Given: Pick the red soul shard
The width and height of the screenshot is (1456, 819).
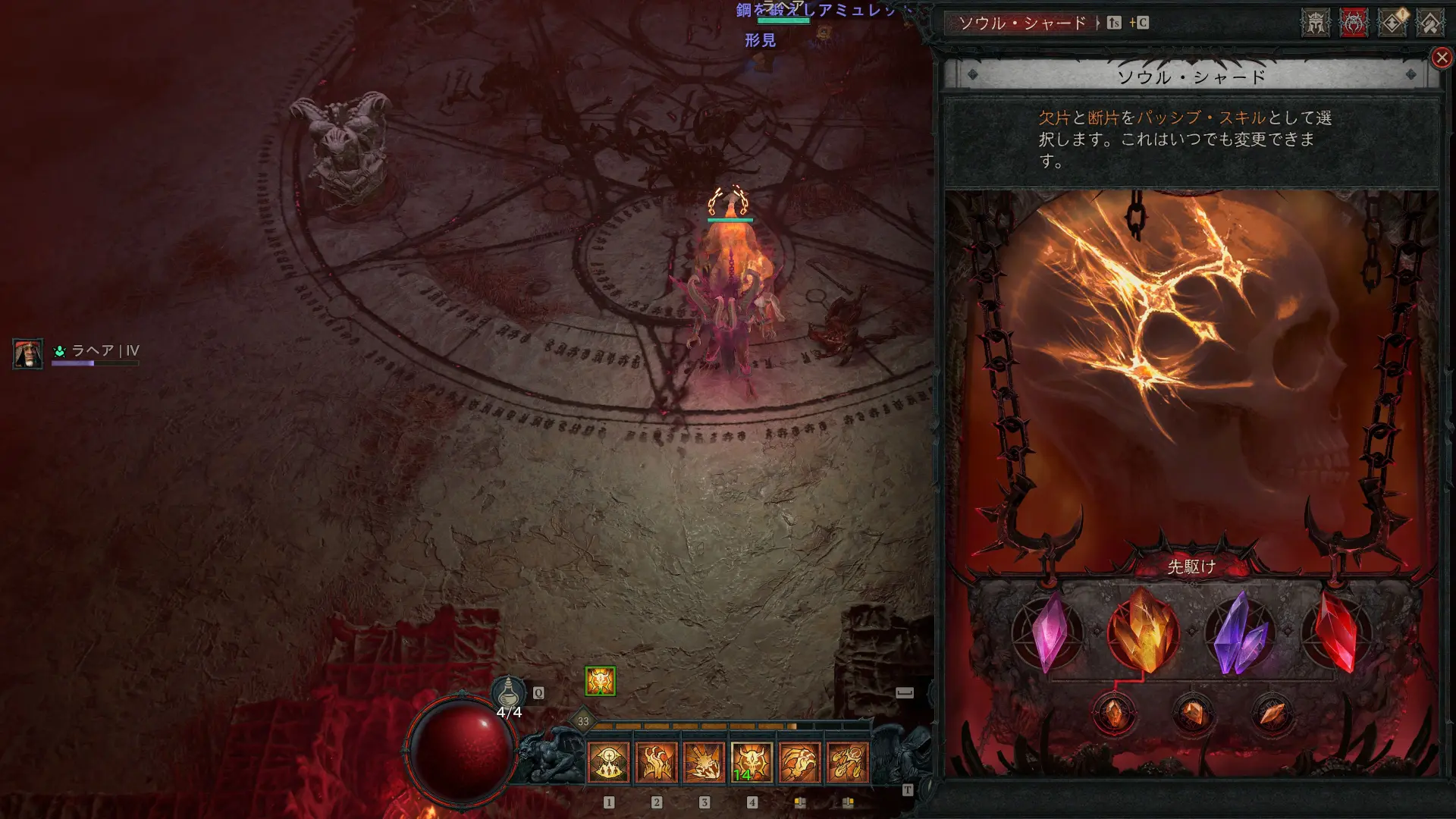Looking at the screenshot, I should pos(1336,632).
